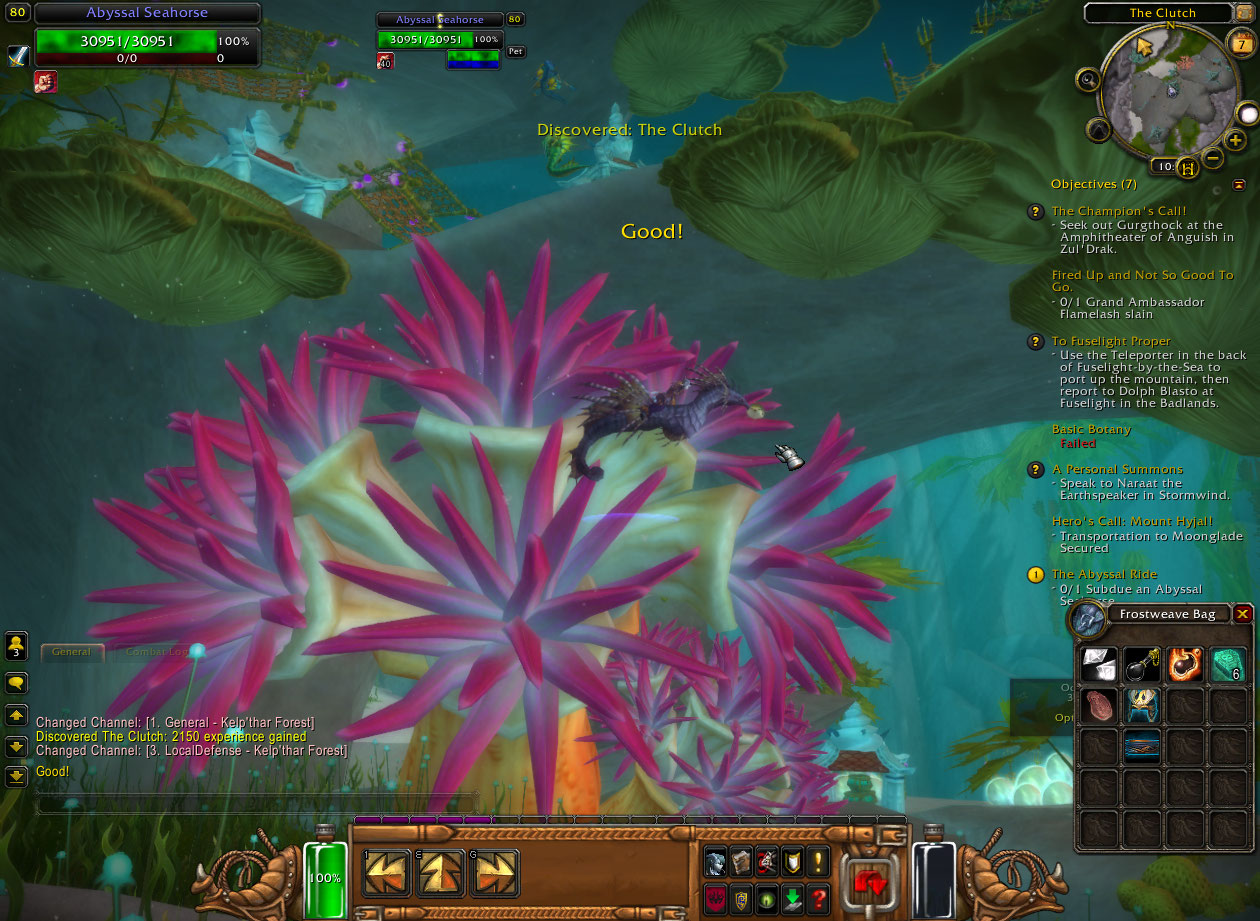Activate the right double-arrow vehicle ability
Screen dimensions: 1260x921
click(x=494, y=874)
